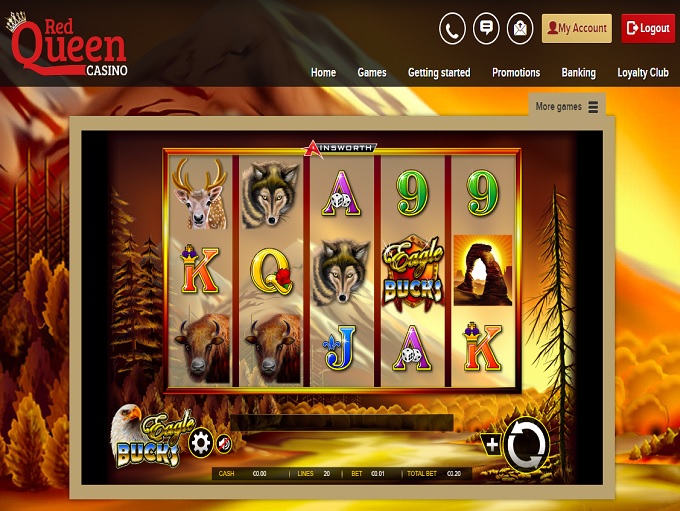This screenshot has height=511, width=680.
Task: Show current Promotions
Action: click(x=516, y=73)
